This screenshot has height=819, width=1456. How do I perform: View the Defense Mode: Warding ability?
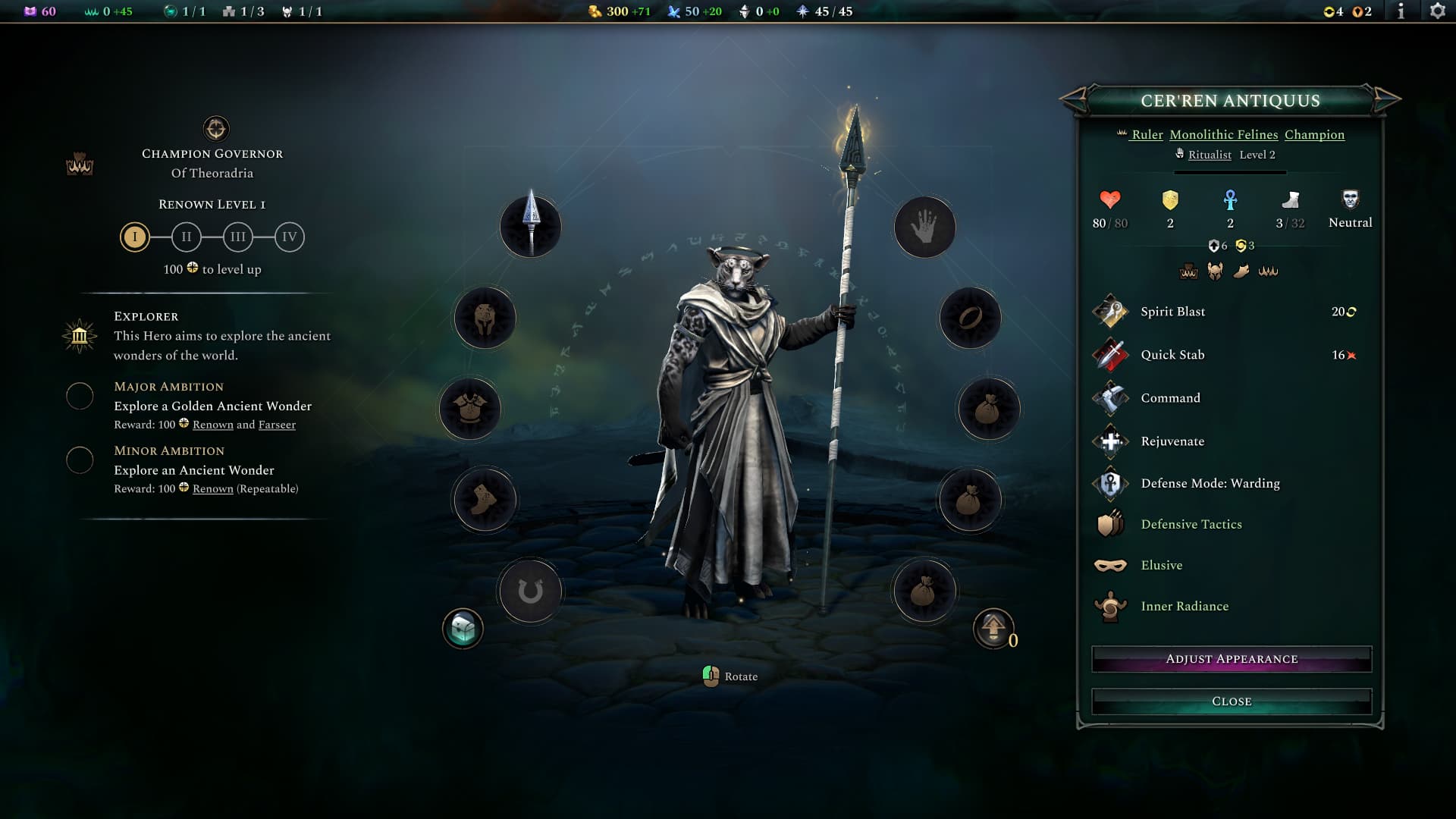1210,483
